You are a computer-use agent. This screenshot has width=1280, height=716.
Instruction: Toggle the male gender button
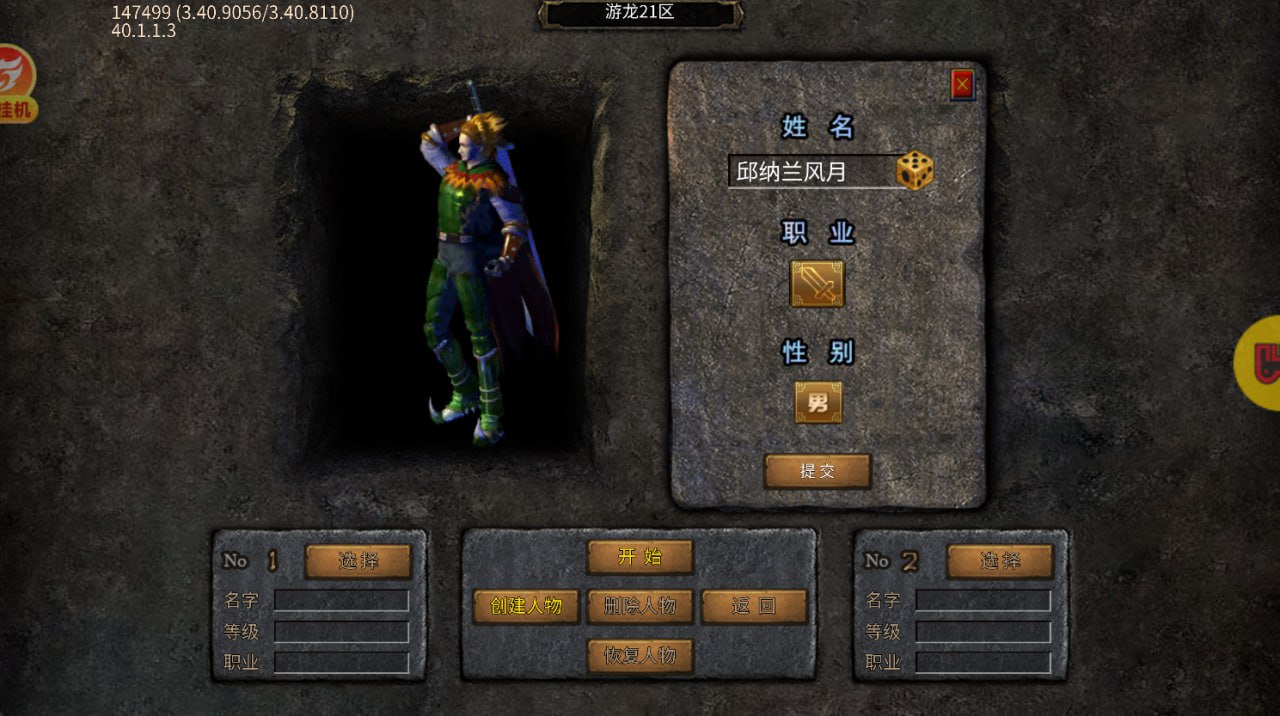tap(818, 403)
